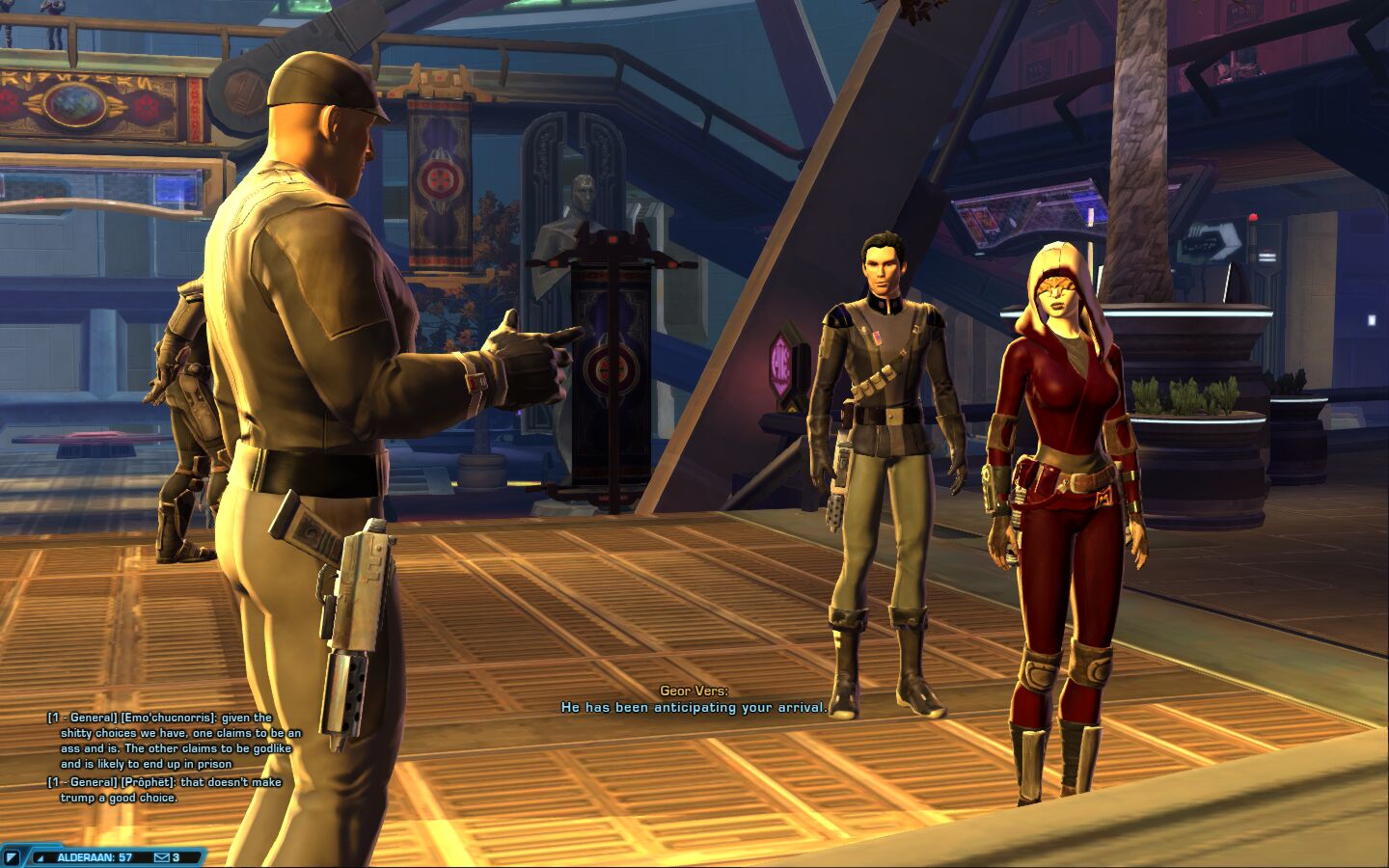Select Emo'chucnorris player name in chat
Viewport: 1389px width, 868px height.
coord(170,718)
